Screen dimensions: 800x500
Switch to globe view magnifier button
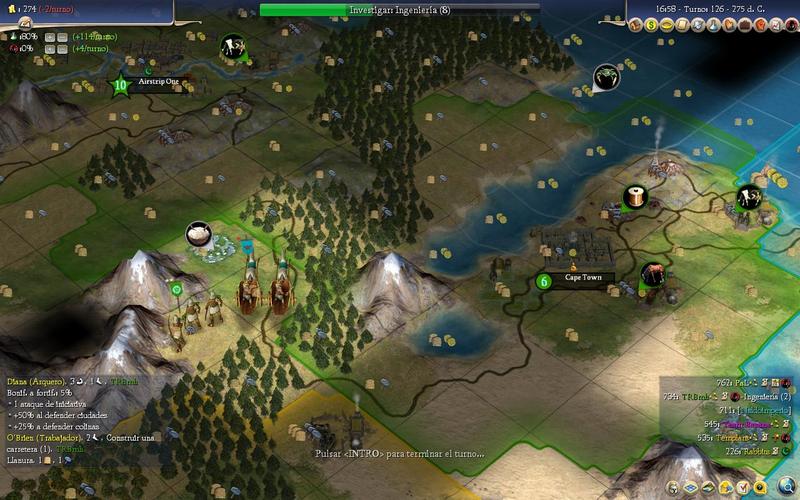[788, 487]
